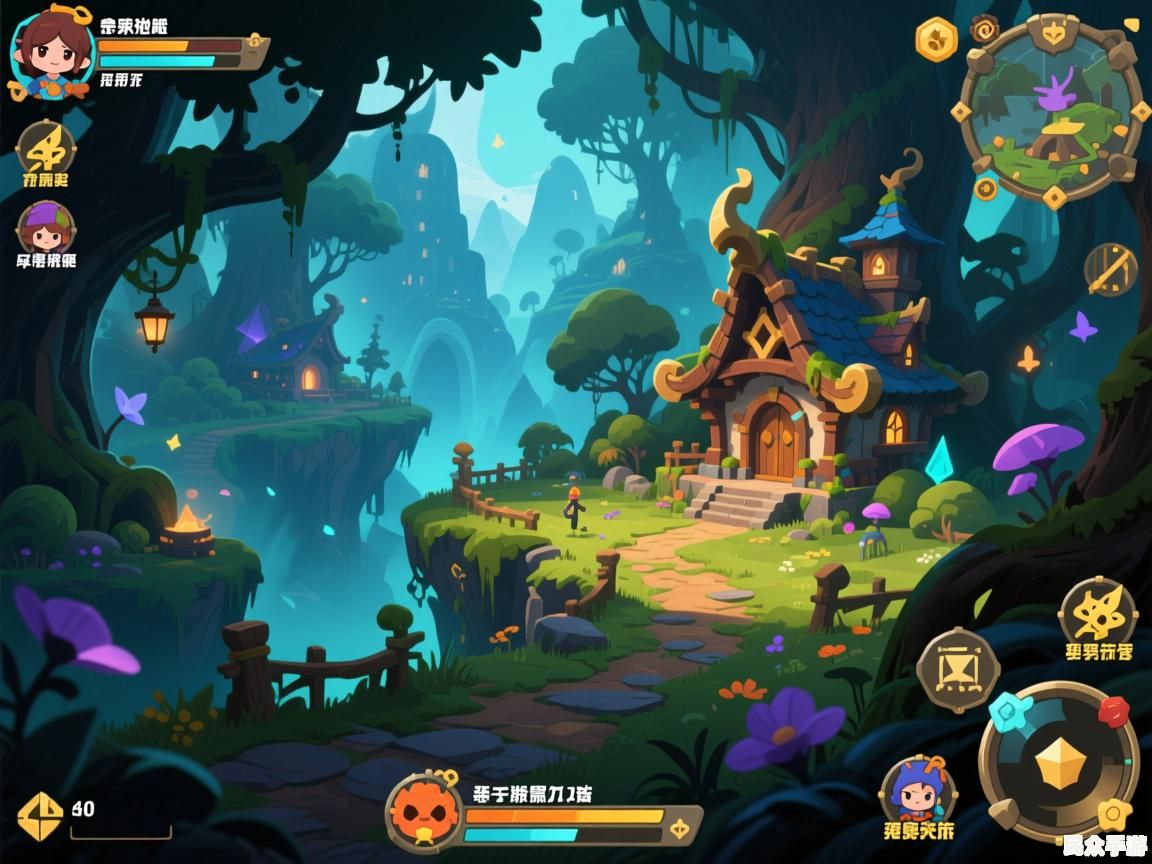Trigger the red gem skill on attack wheel
The image size is (1152, 864).
(1113, 711)
